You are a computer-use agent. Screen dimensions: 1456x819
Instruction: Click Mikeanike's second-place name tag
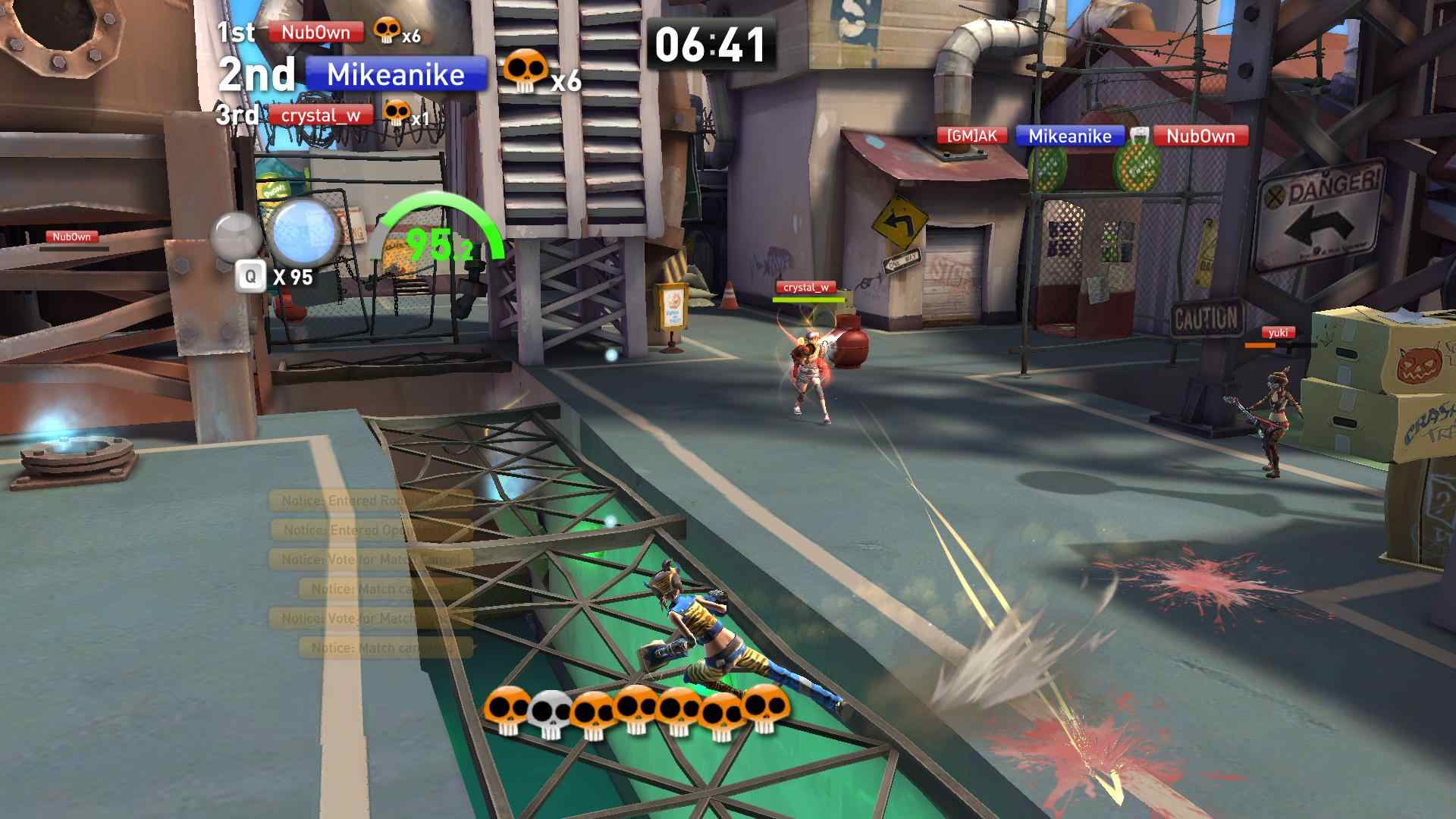[396, 74]
